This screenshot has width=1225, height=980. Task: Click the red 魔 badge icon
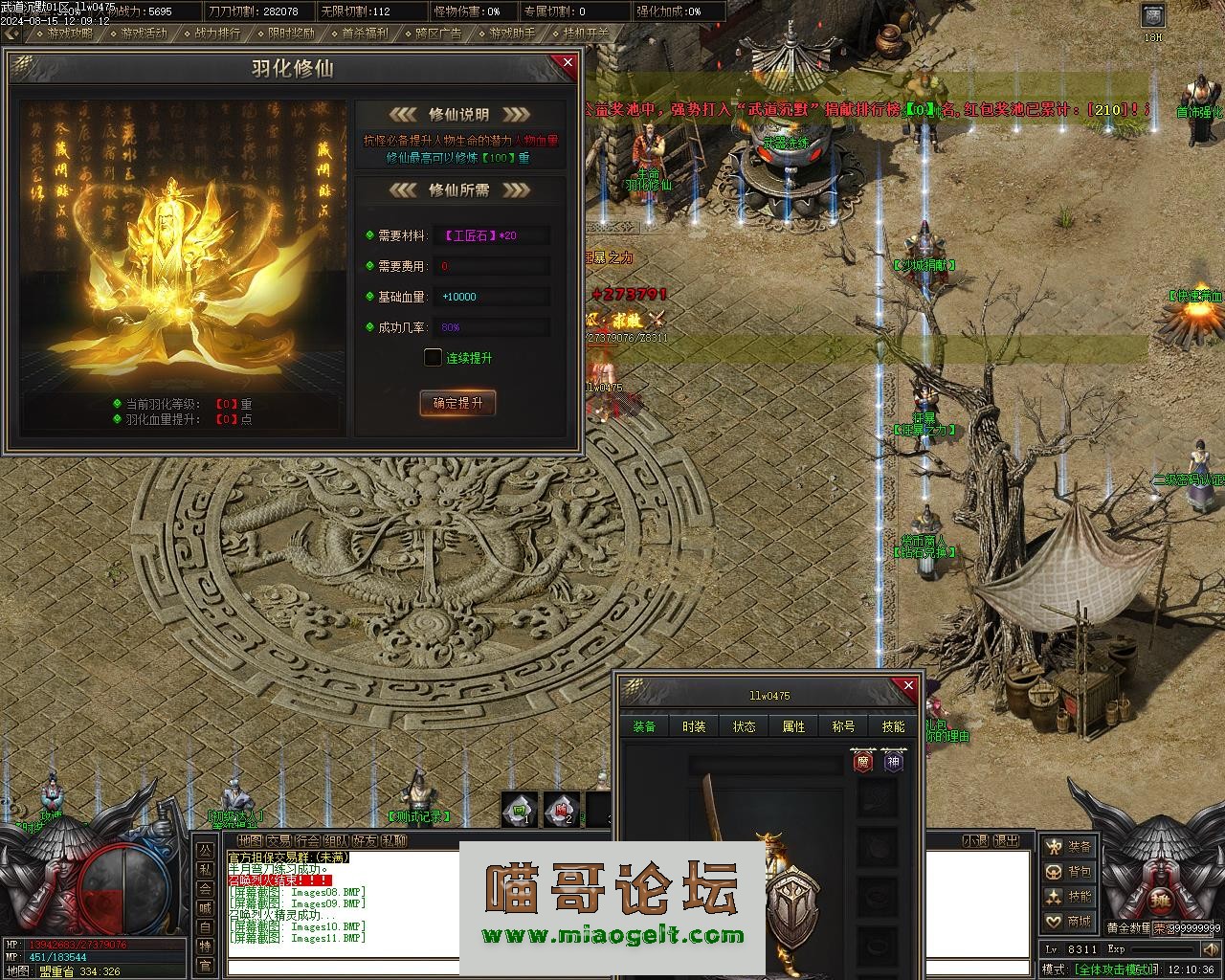862,762
